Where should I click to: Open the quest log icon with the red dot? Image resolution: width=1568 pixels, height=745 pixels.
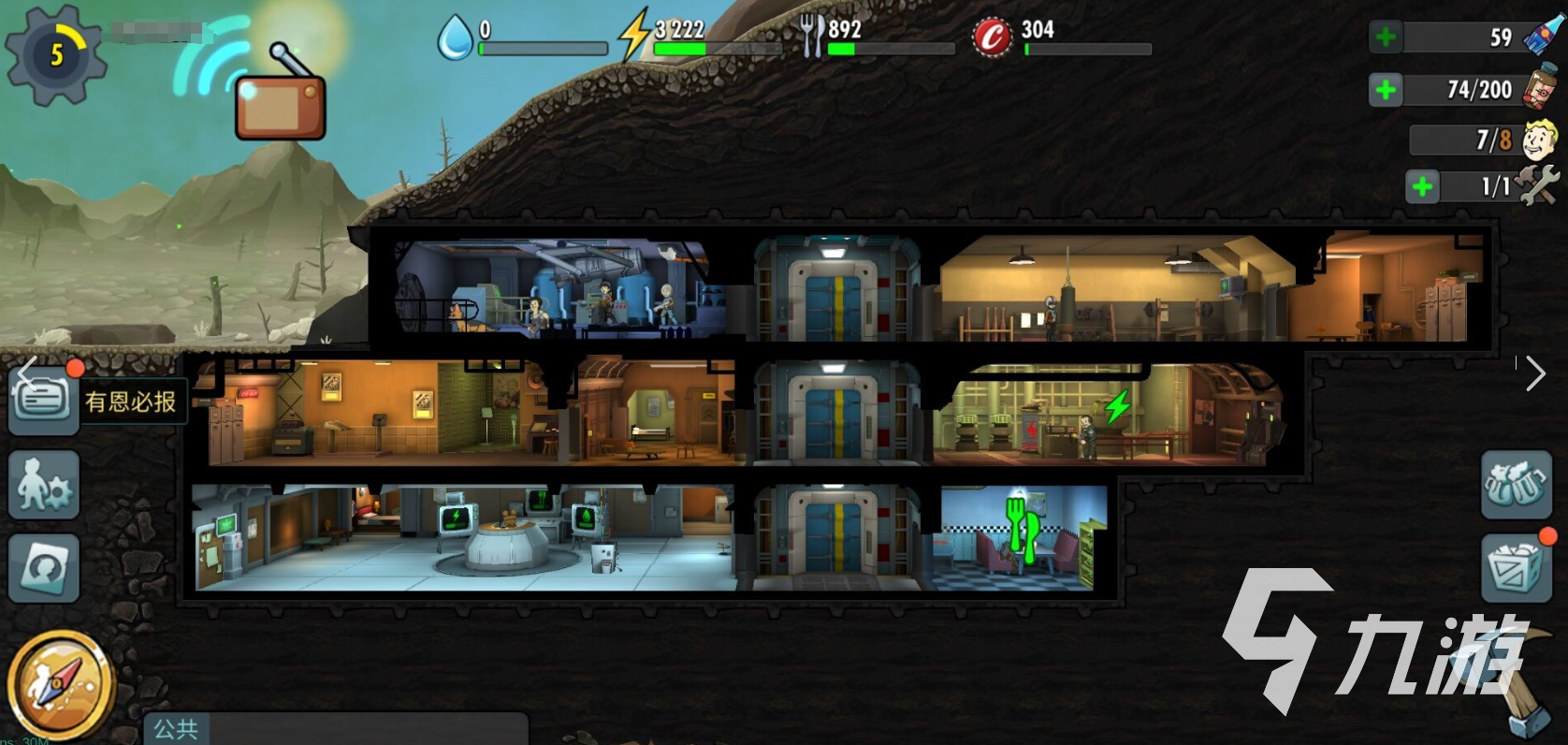(43, 401)
